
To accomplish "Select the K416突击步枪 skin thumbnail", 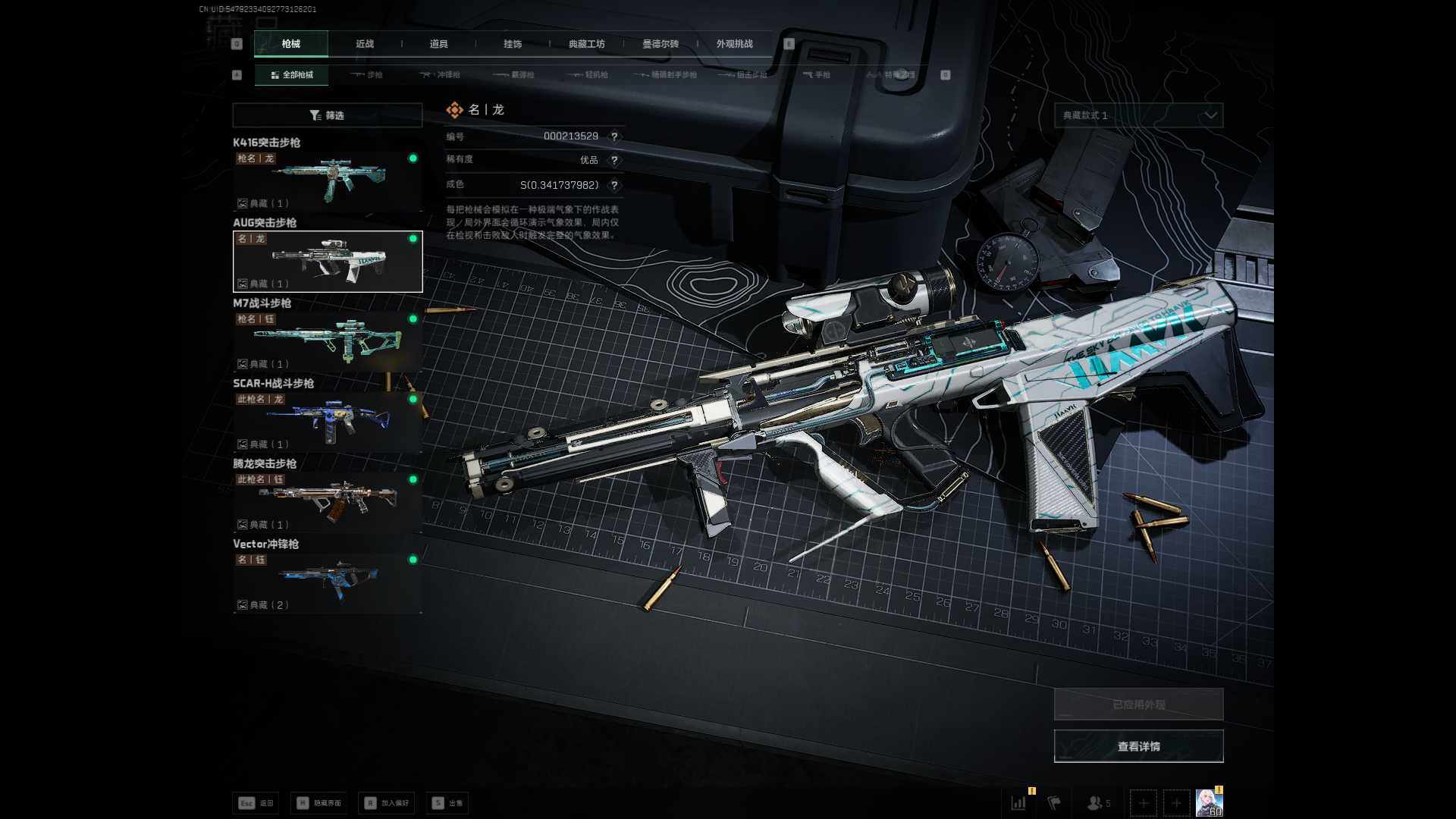I will click(328, 180).
